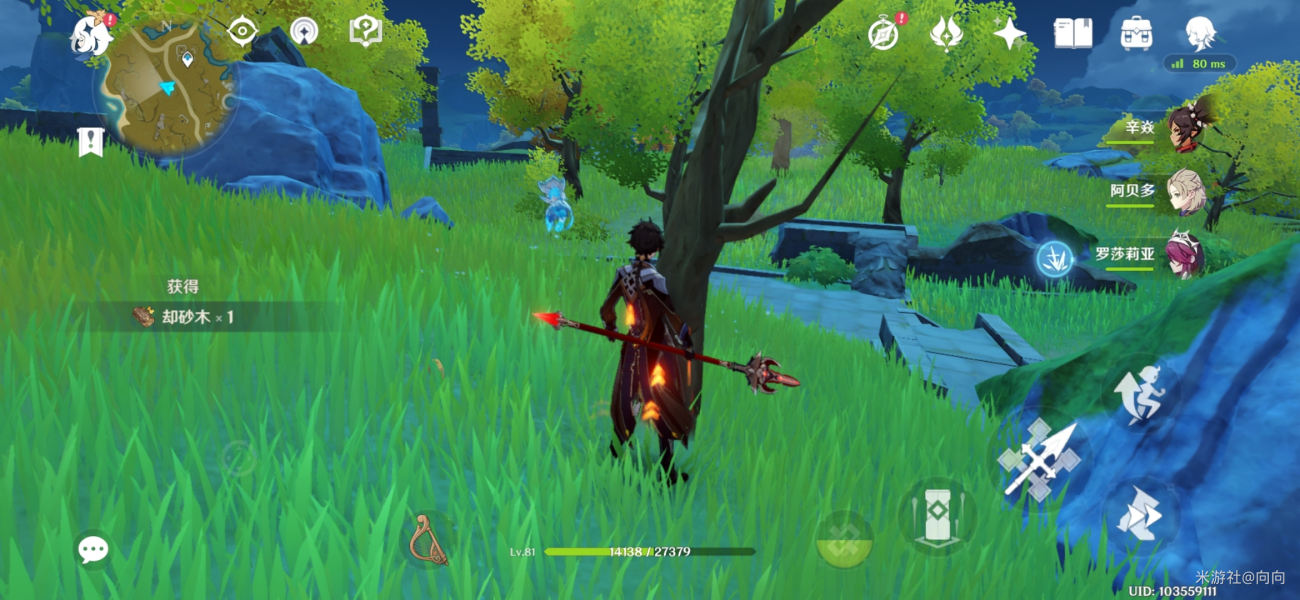Image resolution: width=1300 pixels, height=600 pixels.
Task: Open the chat speech bubble
Action: point(93,549)
